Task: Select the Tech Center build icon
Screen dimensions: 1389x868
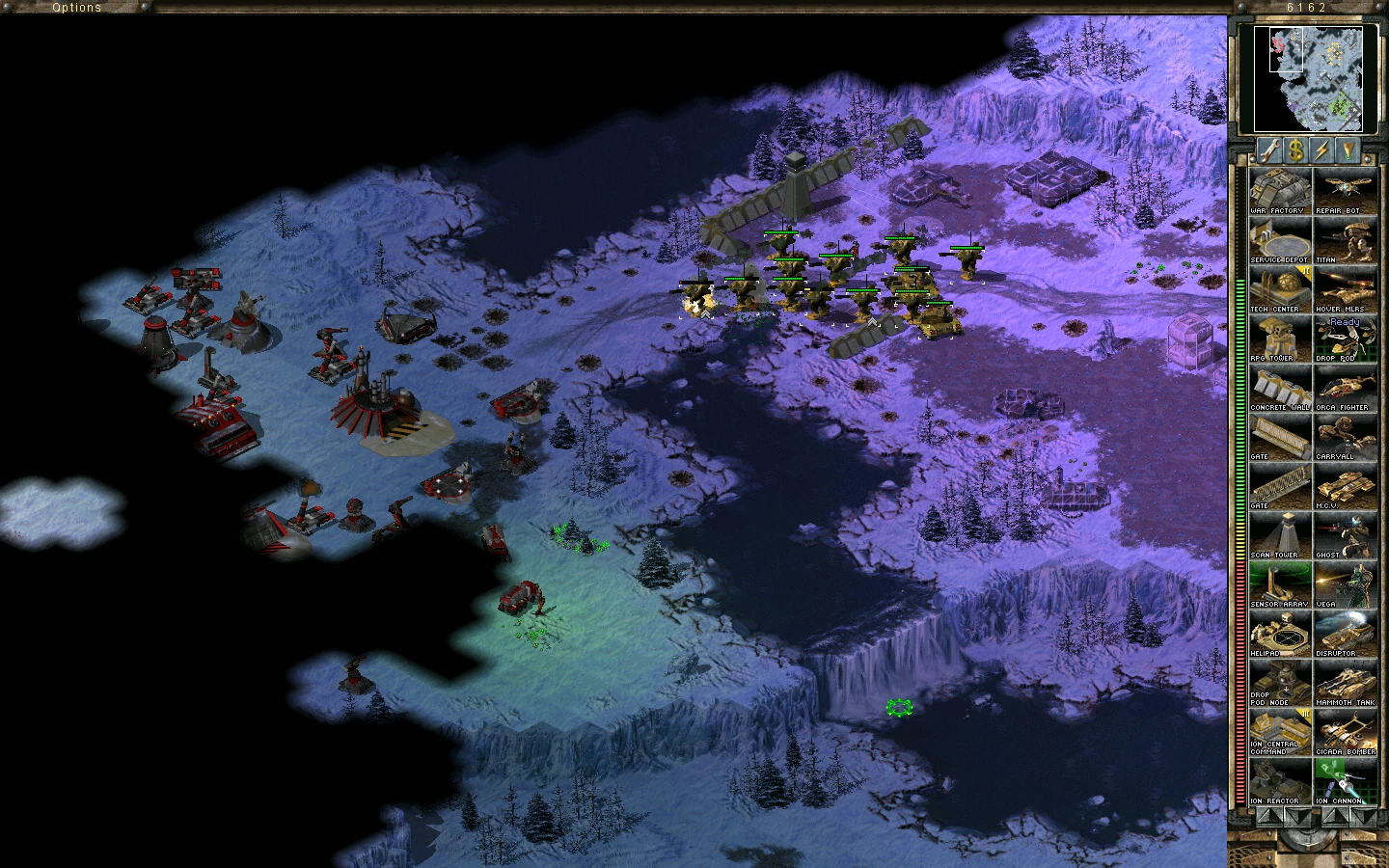Action: (1279, 289)
